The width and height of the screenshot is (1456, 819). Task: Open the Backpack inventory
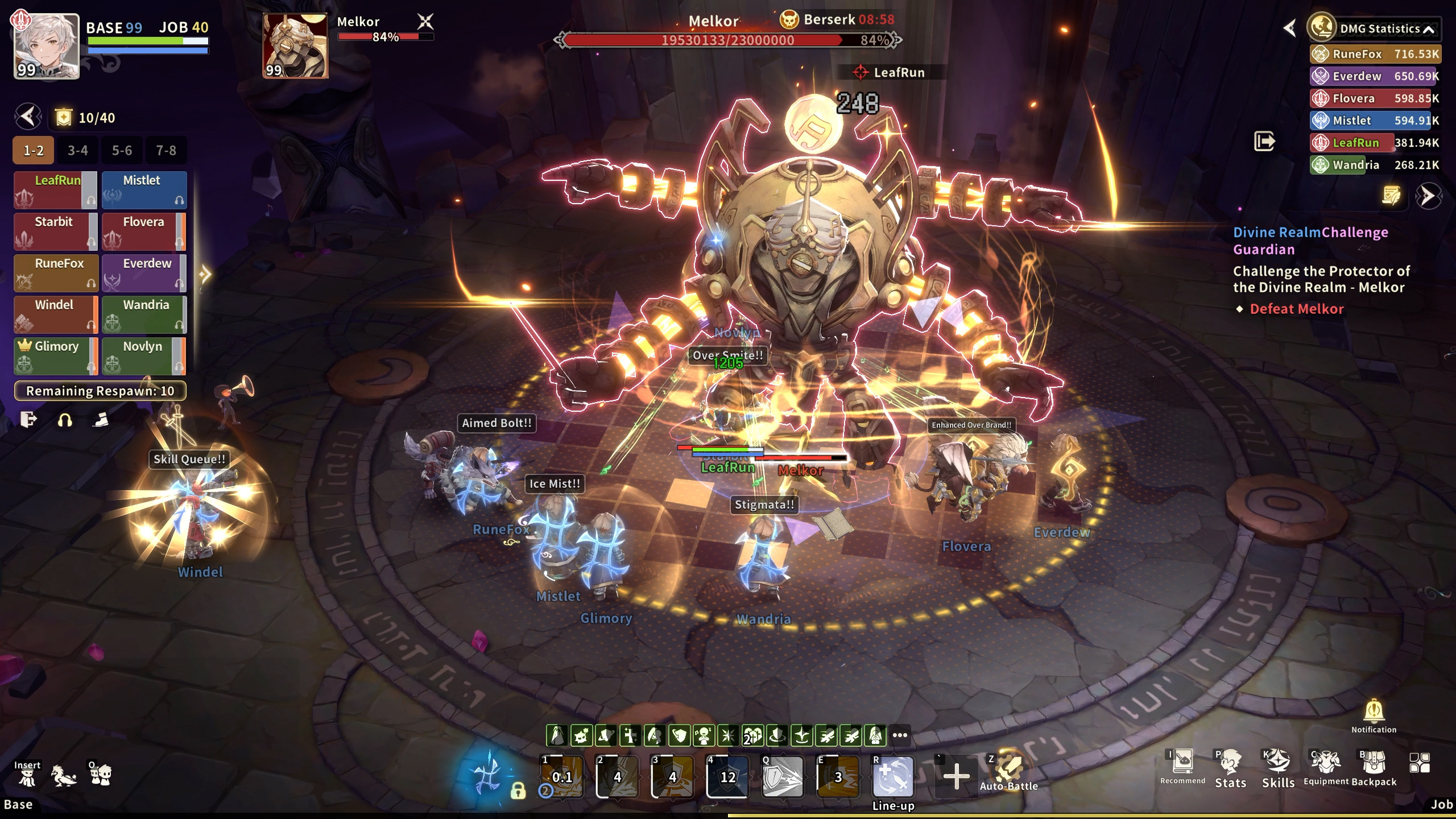(x=1374, y=769)
